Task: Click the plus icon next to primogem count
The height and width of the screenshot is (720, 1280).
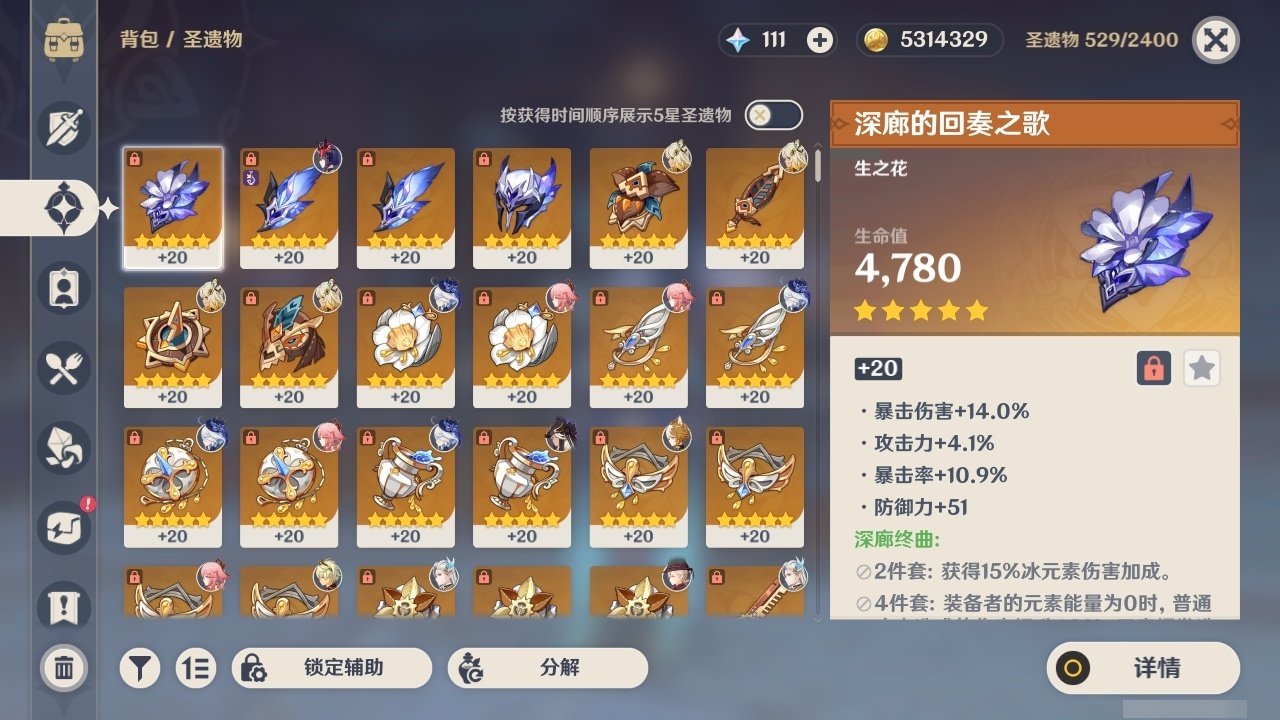Action: pos(822,41)
